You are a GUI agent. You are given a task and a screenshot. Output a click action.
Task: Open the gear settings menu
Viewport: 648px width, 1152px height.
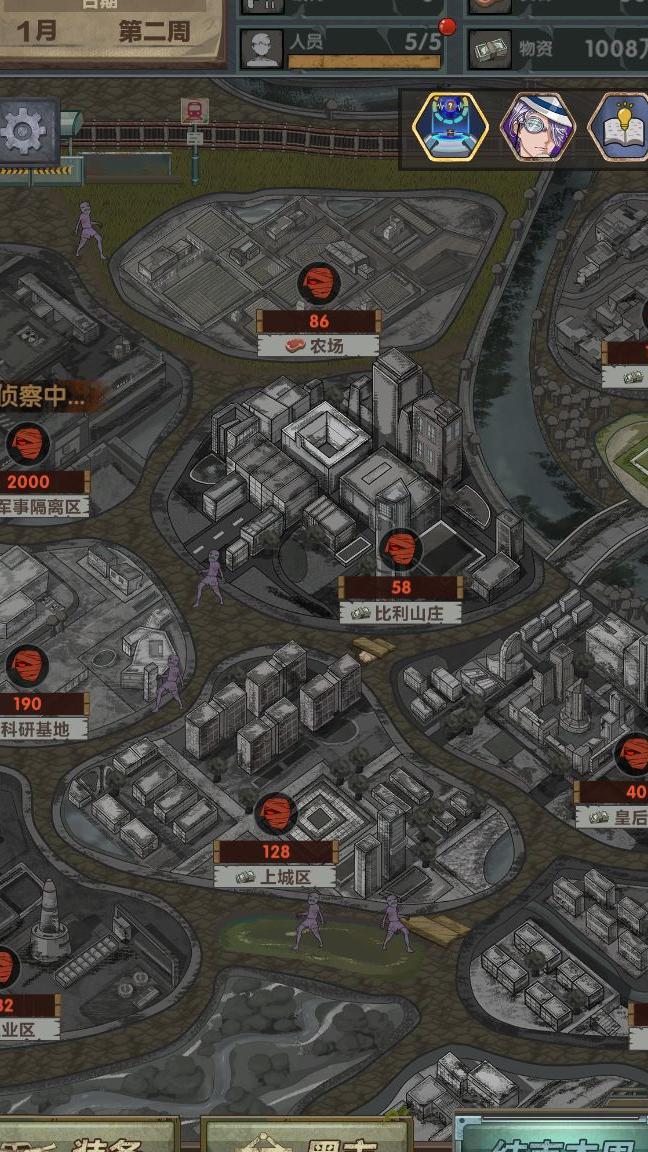[x=27, y=133]
